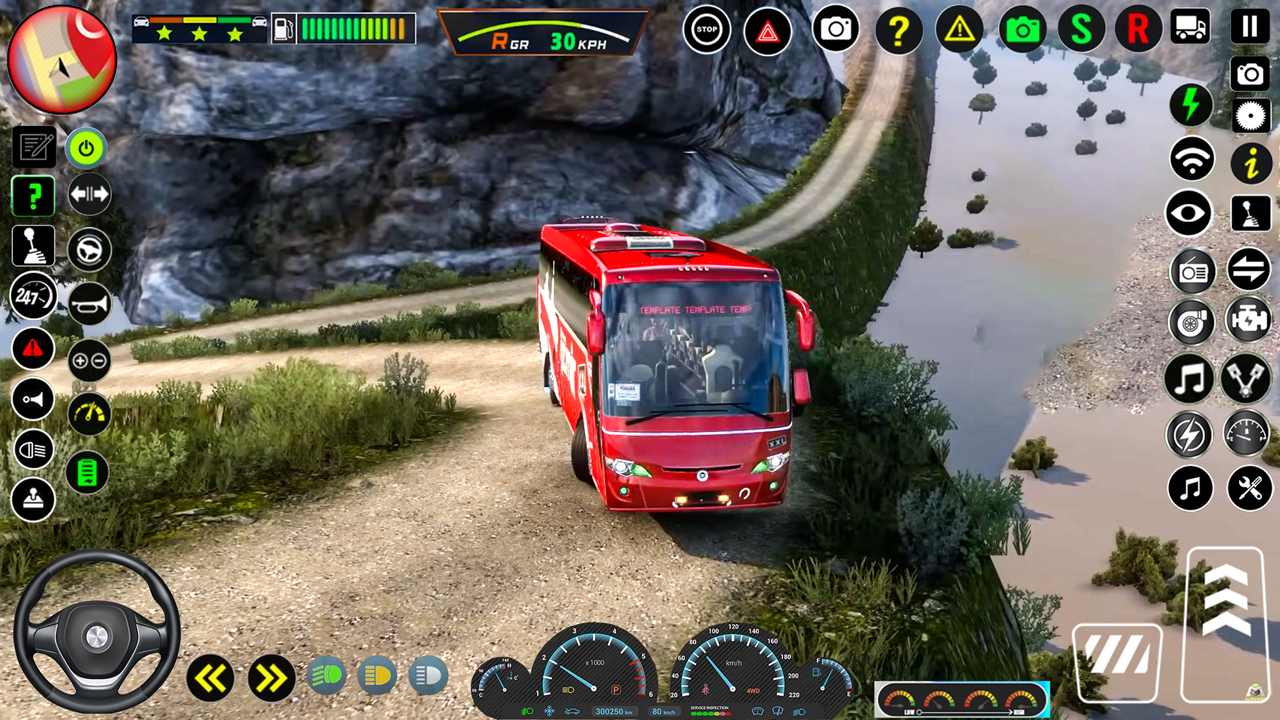Tap the red STOP sign button
Image resolution: width=1280 pixels, height=720 pixels.
[x=707, y=30]
